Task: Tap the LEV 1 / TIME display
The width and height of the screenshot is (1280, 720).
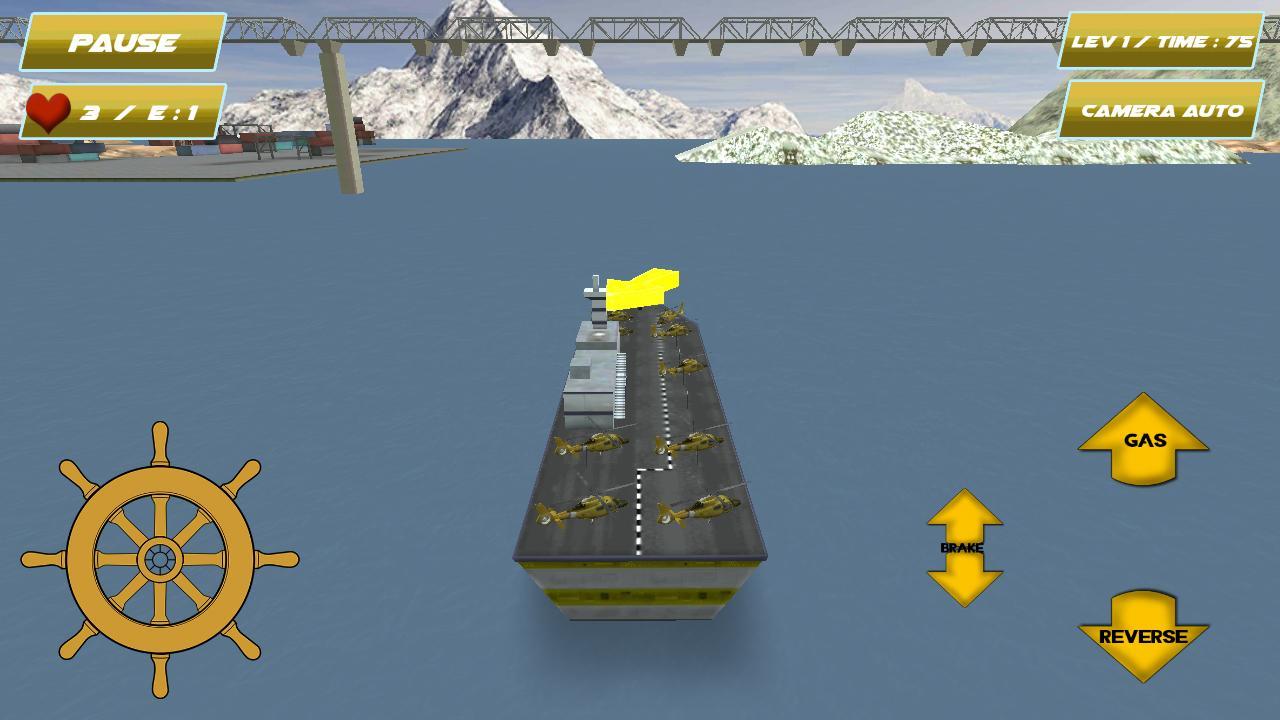Action: click(x=1158, y=42)
